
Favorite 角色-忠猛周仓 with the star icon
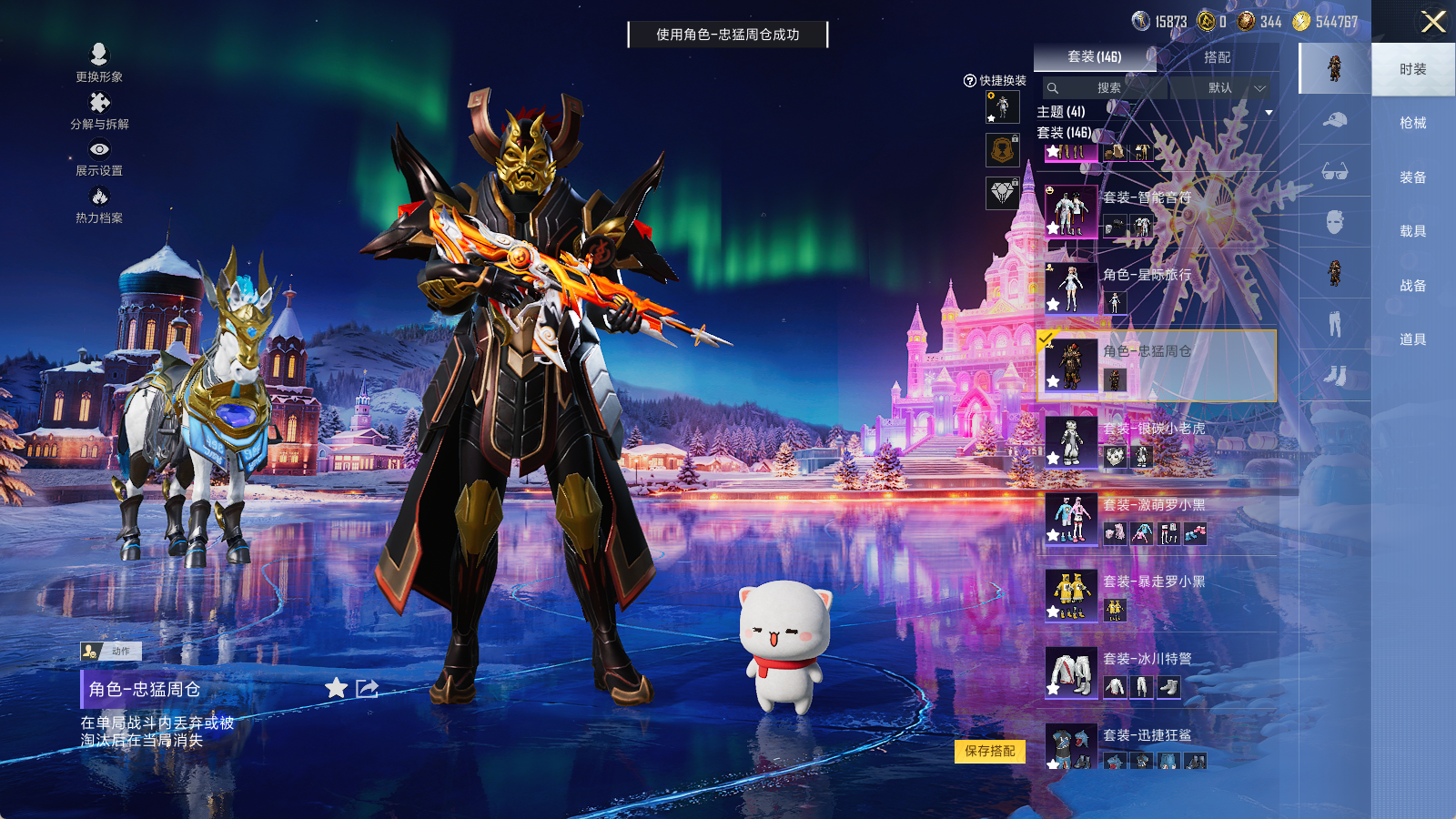(336, 688)
